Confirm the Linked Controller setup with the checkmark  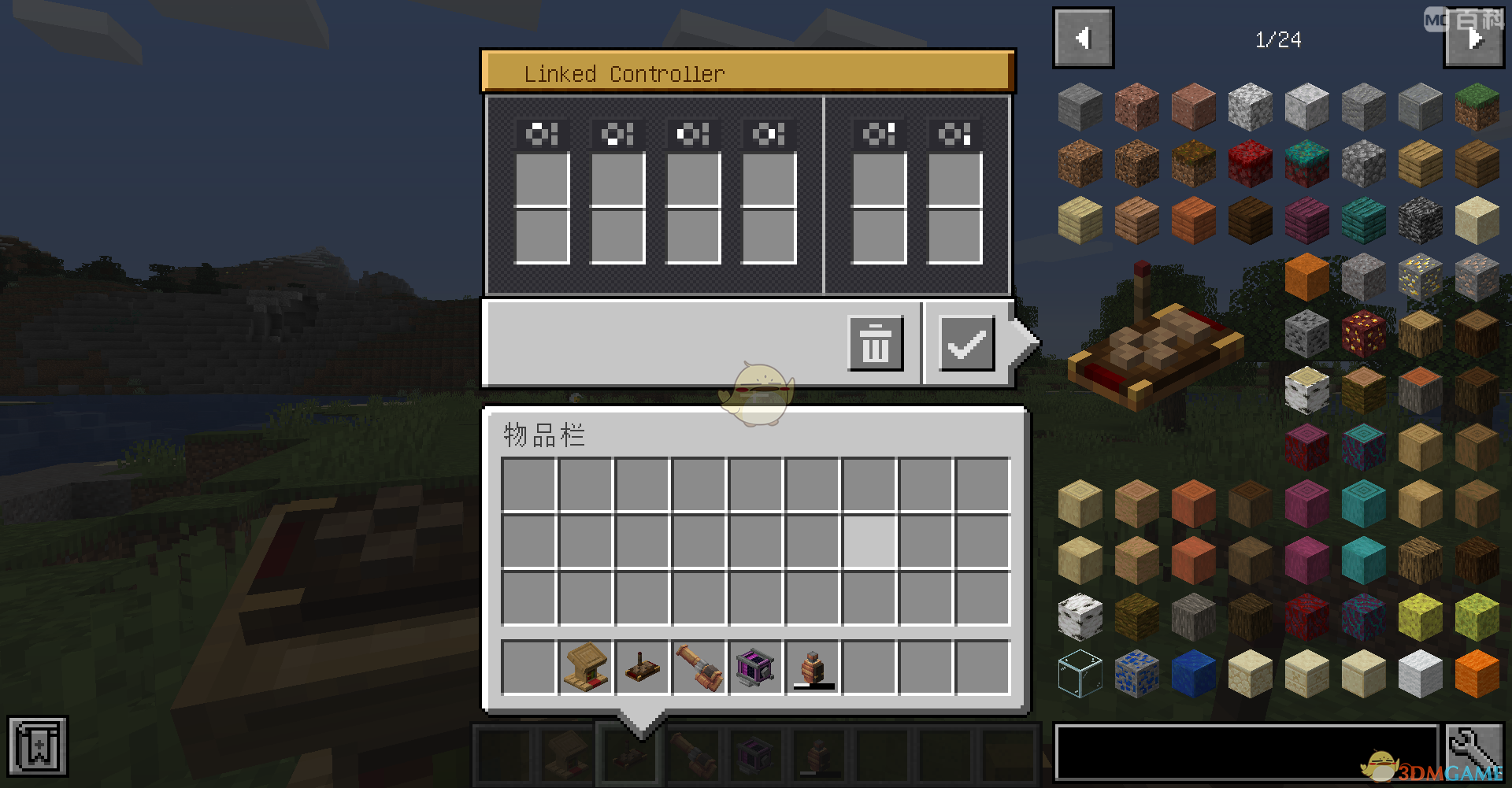(966, 343)
